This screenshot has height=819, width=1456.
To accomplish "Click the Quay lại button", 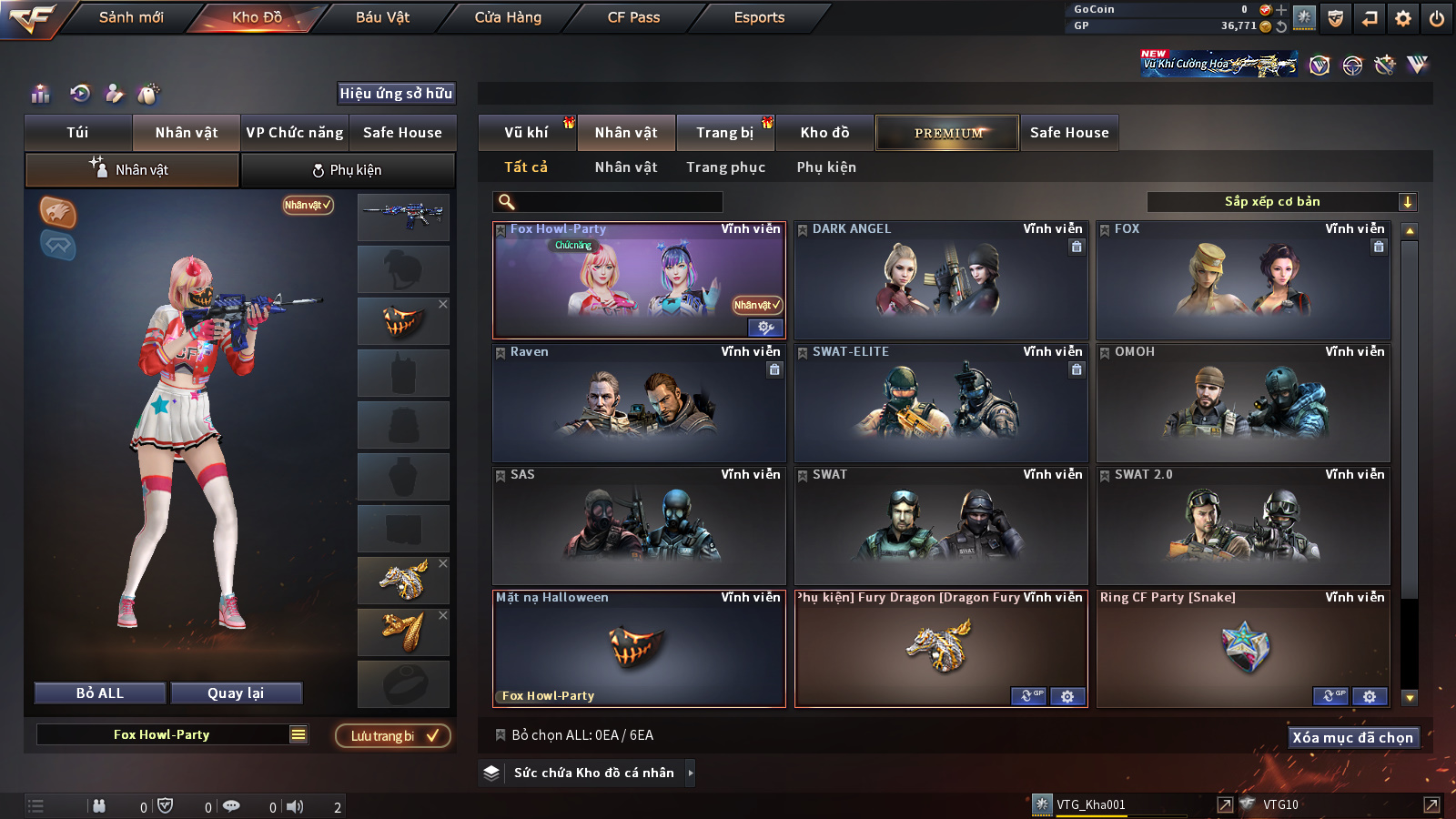I will pyautogui.click(x=236, y=693).
